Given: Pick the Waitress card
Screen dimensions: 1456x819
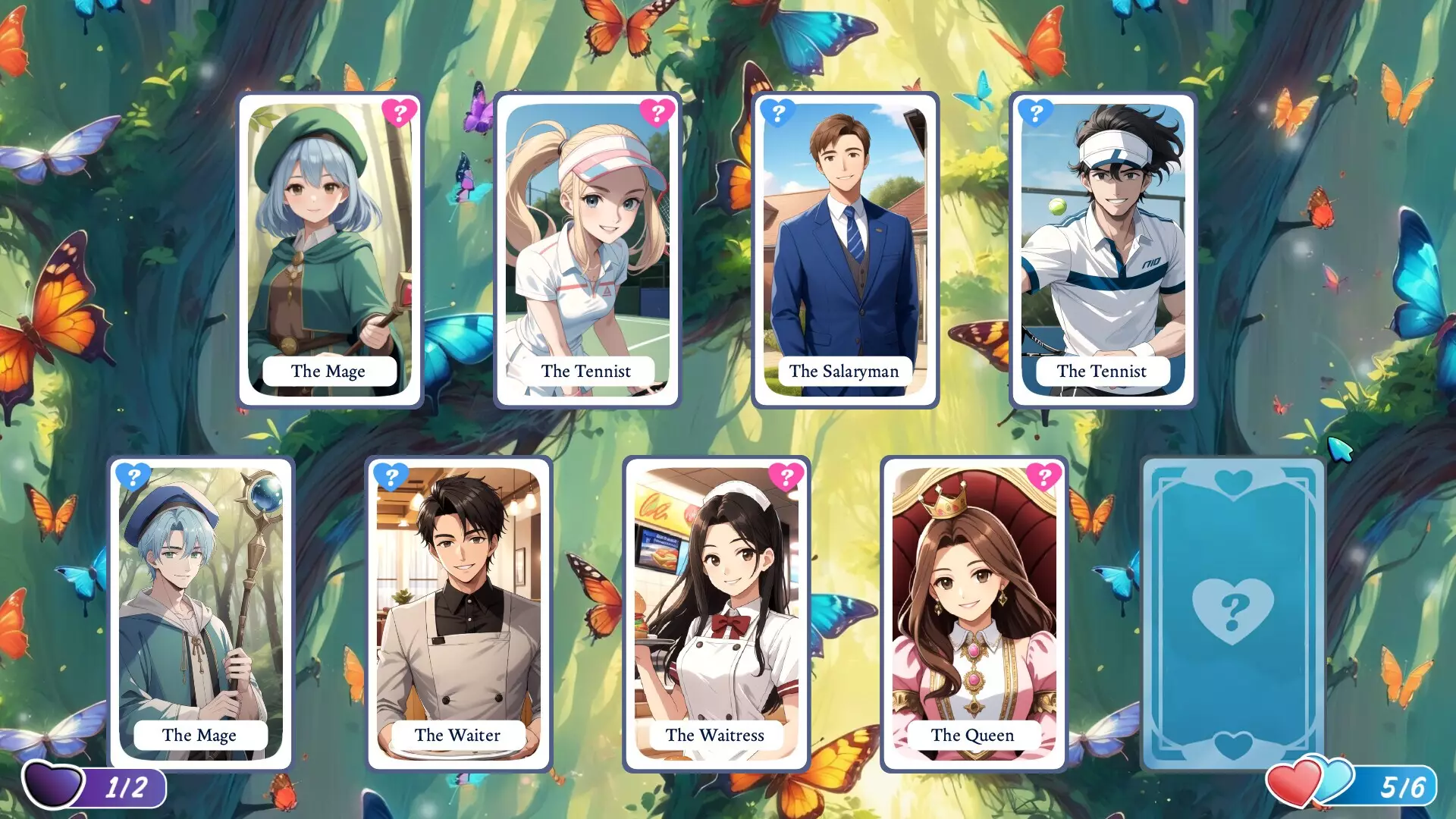Looking at the screenshot, I should (716, 614).
